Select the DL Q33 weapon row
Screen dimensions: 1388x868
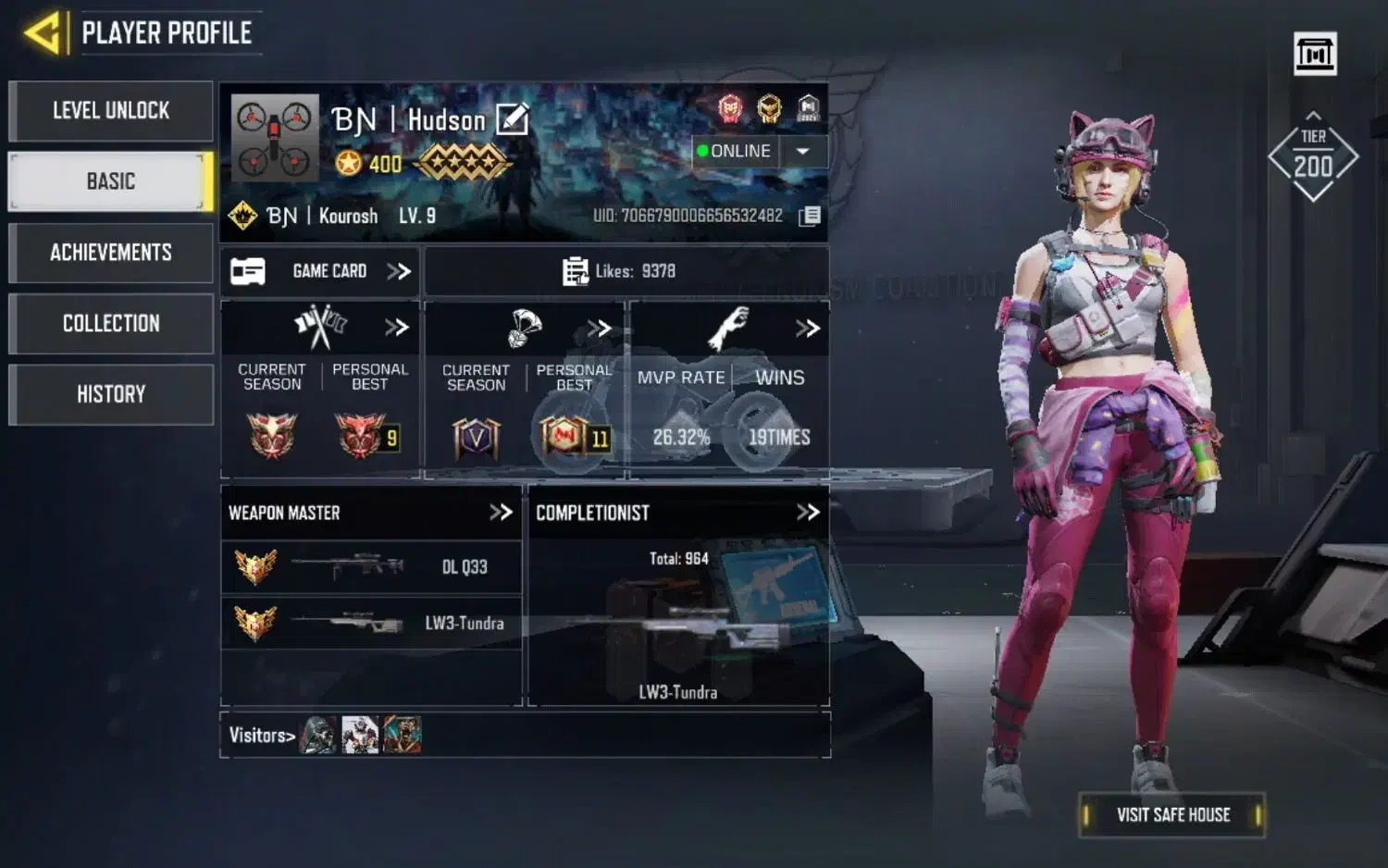pyautogui.click(x=371, y=567)
